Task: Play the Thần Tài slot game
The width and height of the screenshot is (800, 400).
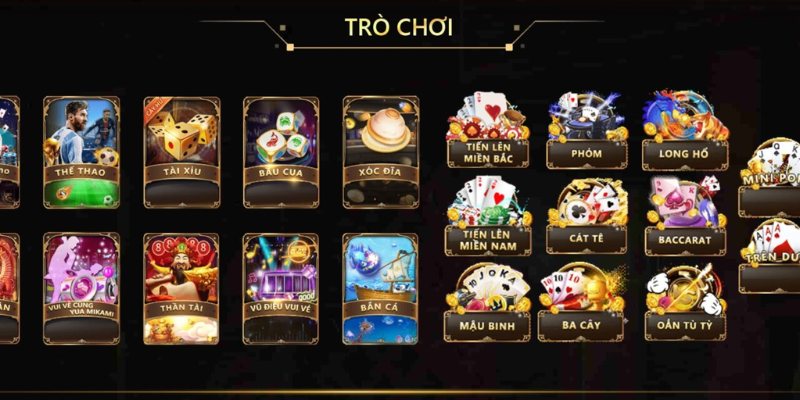Action: [x=181, y=288]
